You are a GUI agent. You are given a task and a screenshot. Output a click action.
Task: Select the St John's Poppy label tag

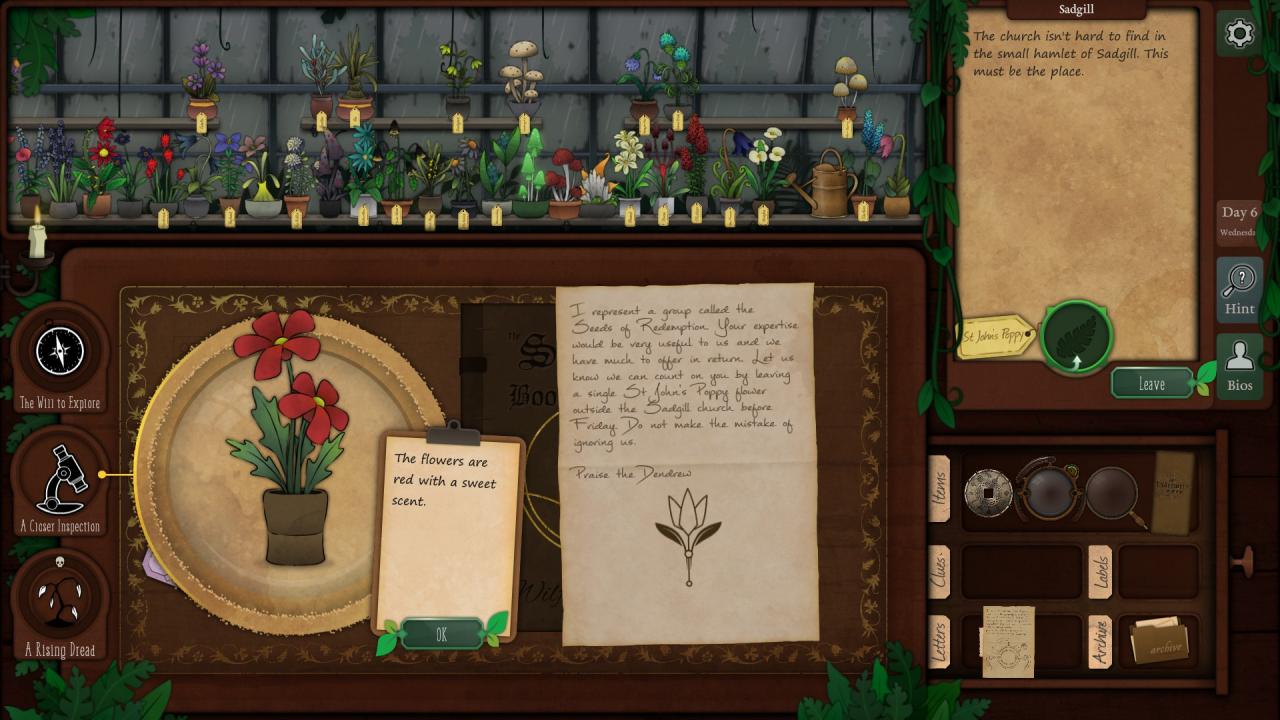[x=995, y=337]
